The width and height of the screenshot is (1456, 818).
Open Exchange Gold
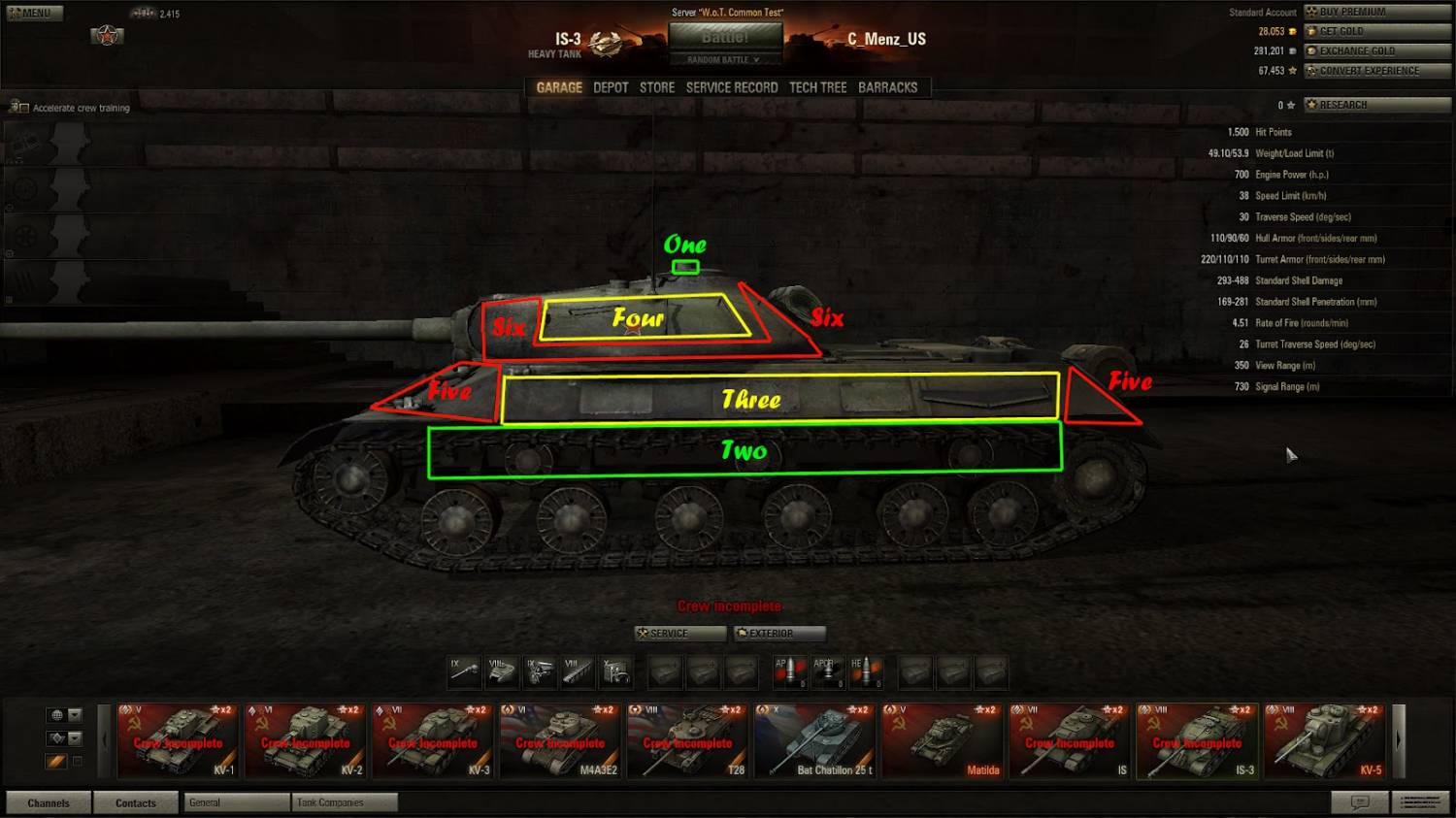pyautogui.click(x=1377, y=50)
